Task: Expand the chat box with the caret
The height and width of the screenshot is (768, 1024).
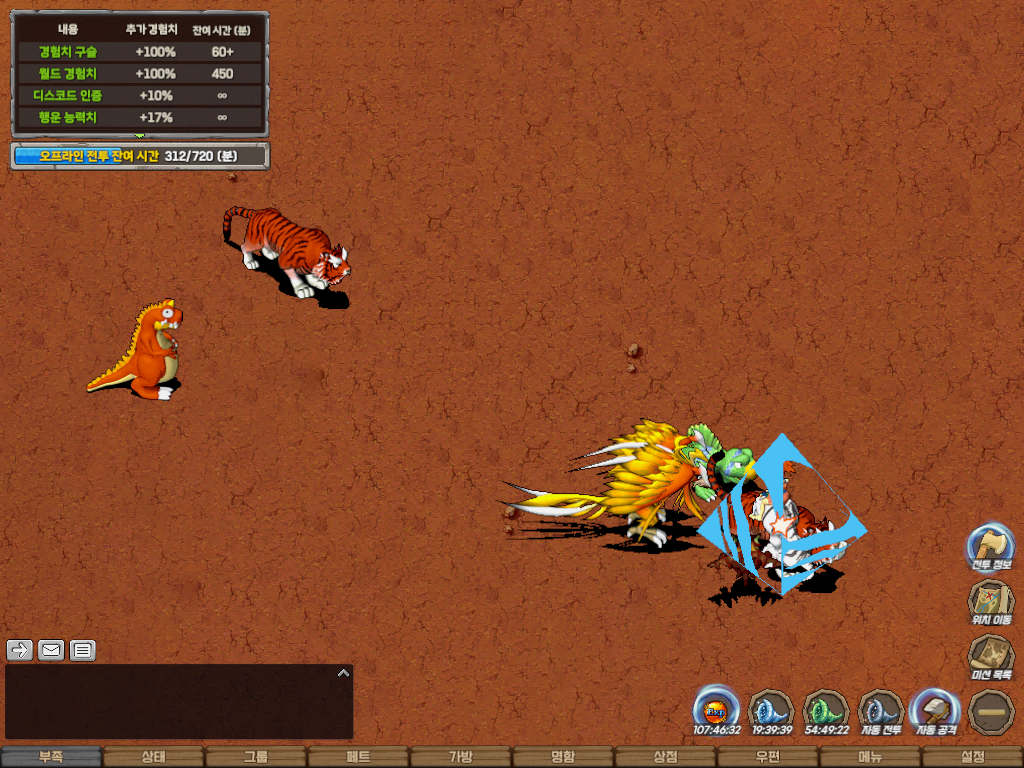Action: (343, 673)
